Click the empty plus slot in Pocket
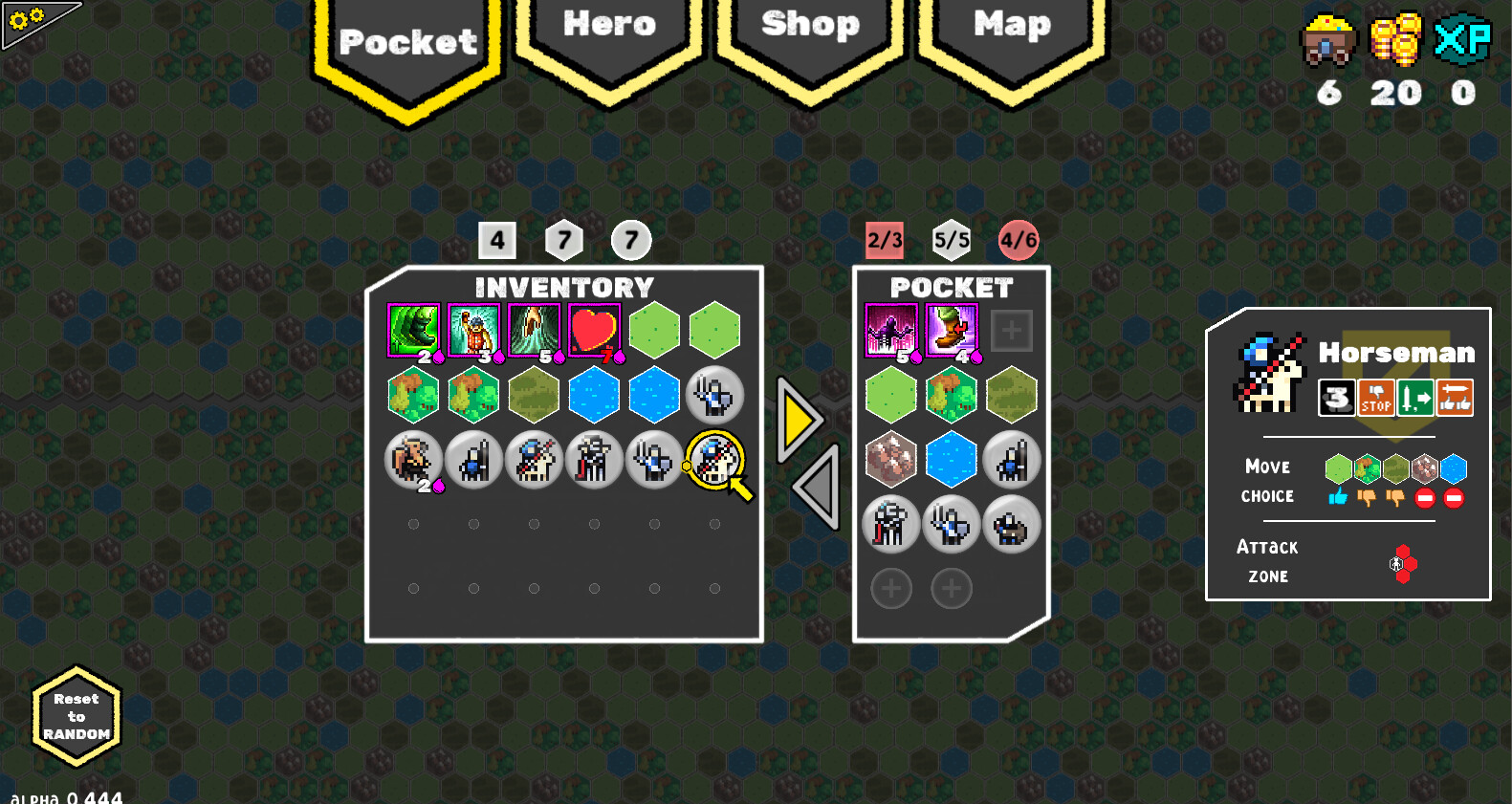 (1011, 330)
